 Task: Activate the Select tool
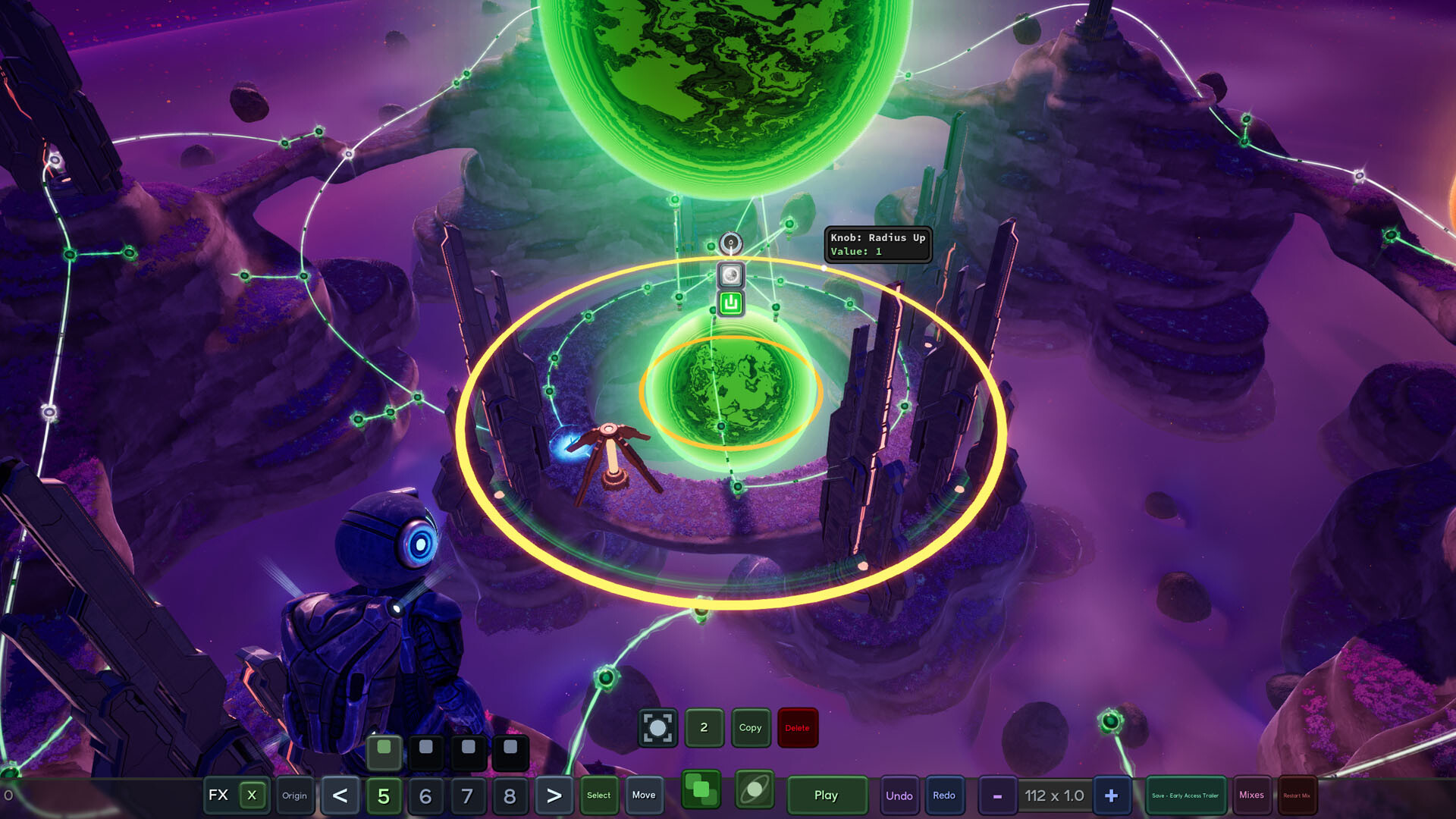[598, 795]
